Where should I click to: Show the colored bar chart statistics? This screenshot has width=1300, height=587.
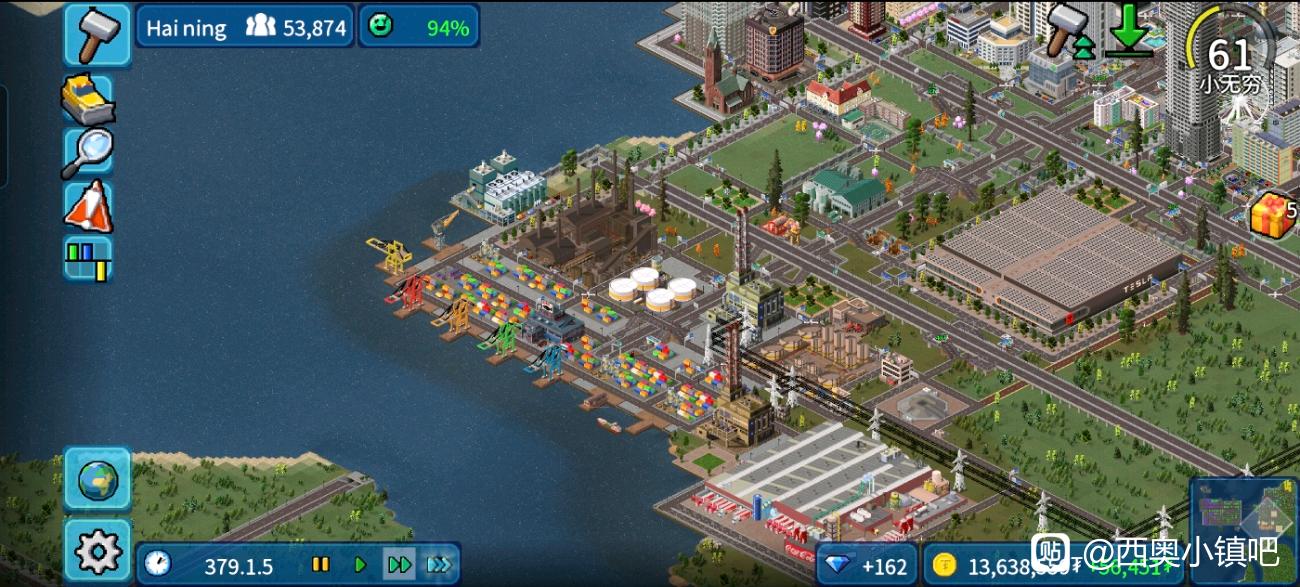88,258
